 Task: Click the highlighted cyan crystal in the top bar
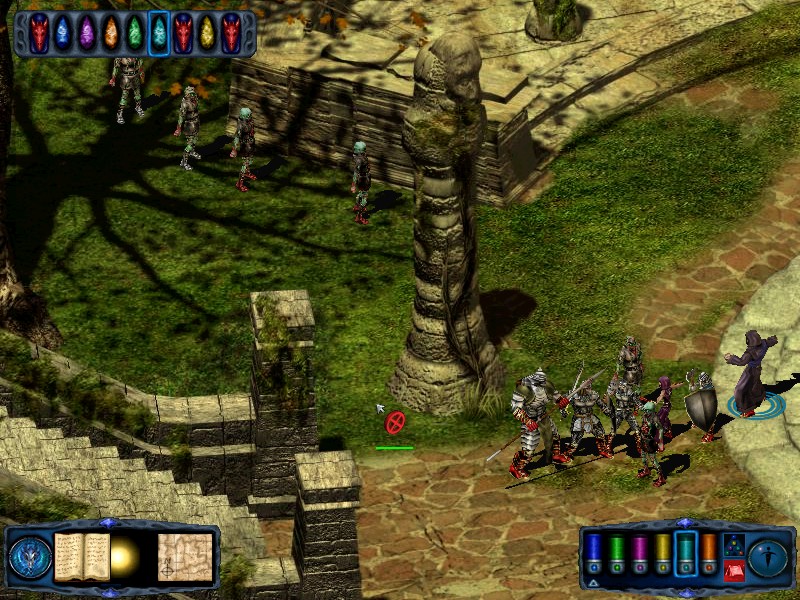[159, 33]
